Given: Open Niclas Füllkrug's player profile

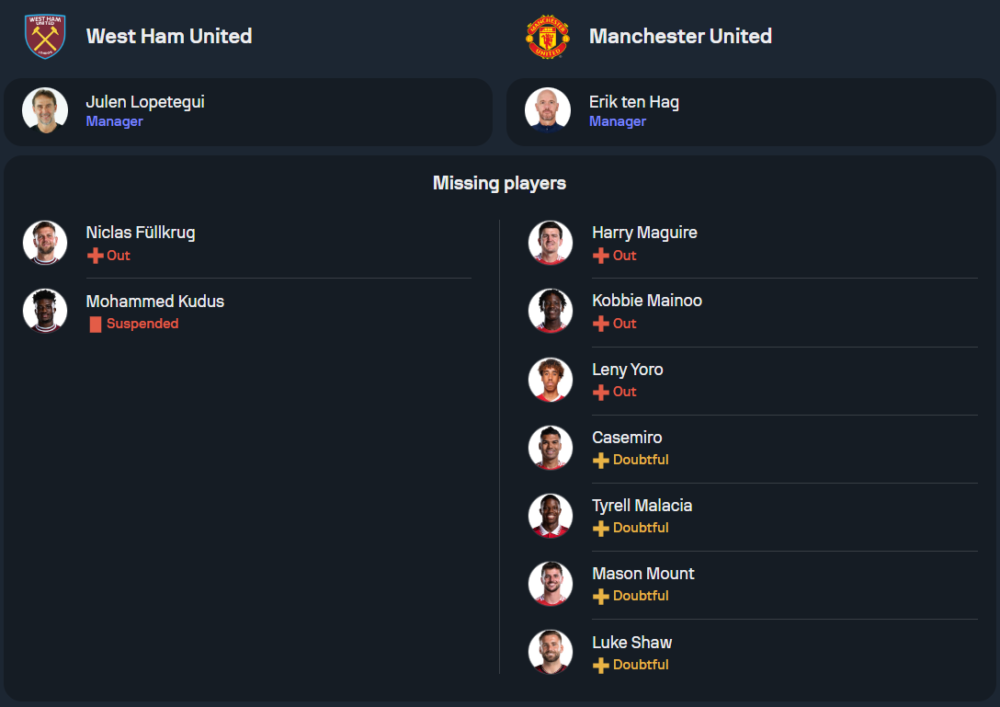Looking at the screenshot, I should coord(140,233).
